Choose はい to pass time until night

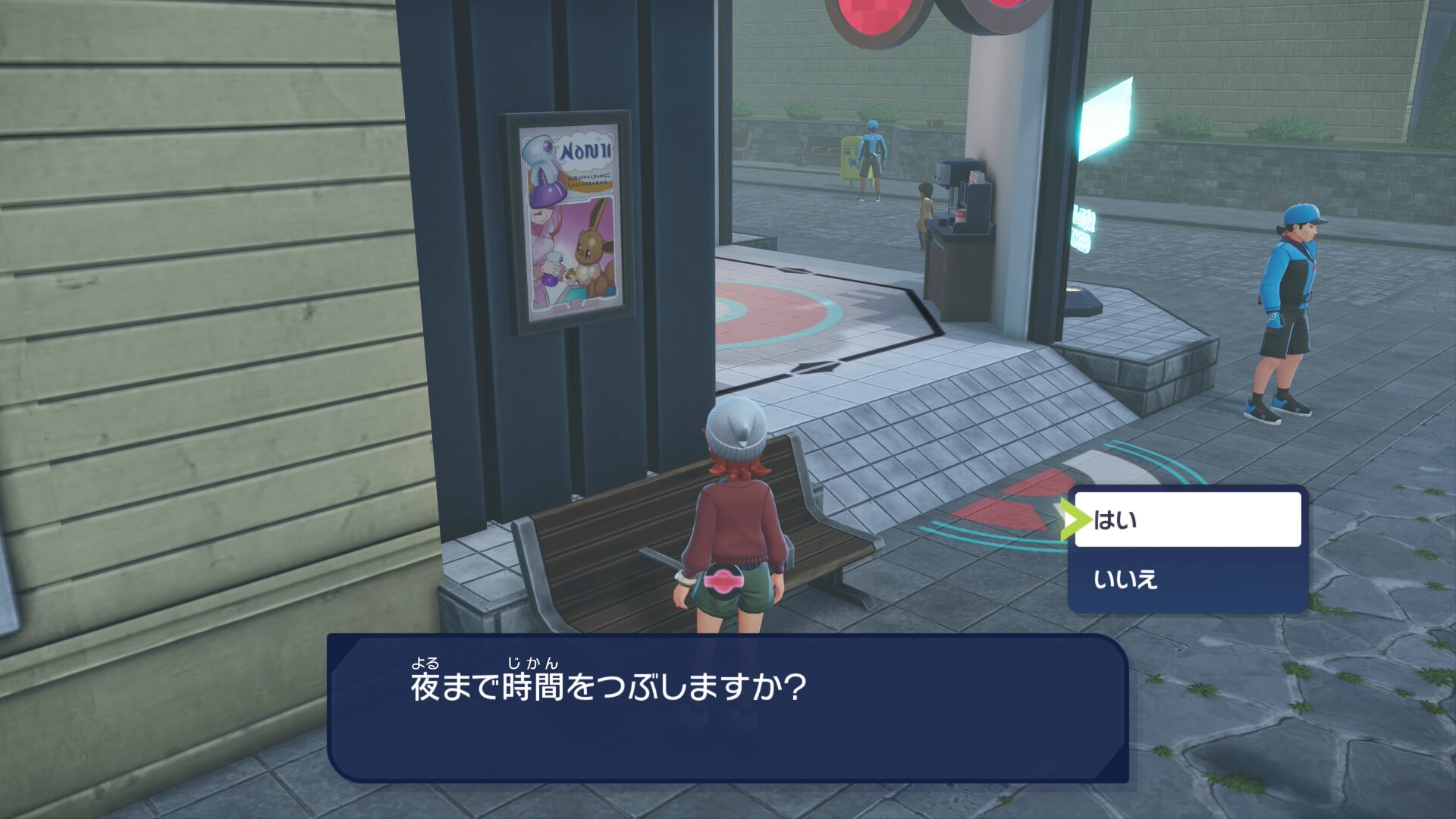coord(1187,520)
